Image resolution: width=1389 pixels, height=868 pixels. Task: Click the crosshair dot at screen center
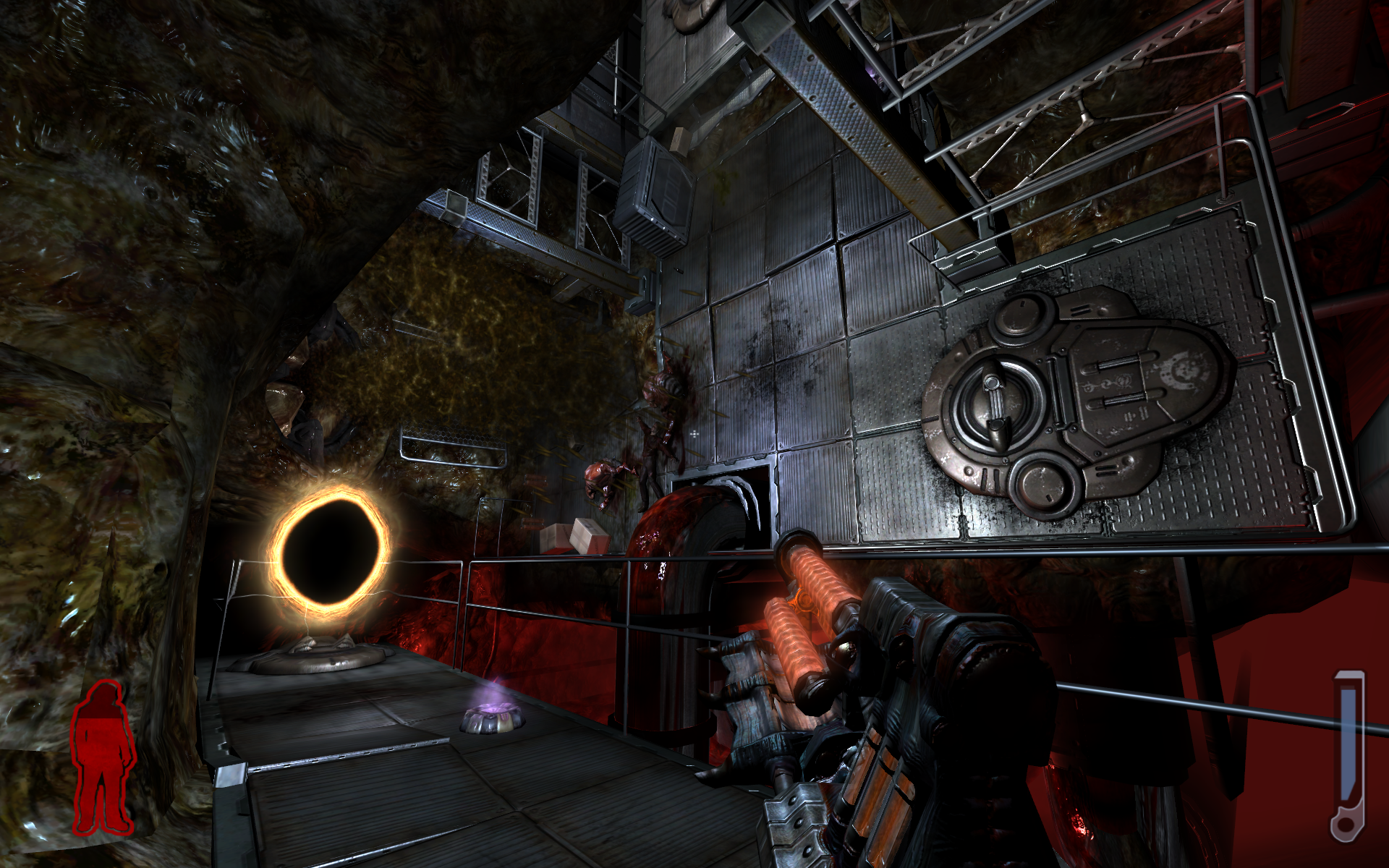pos(694,434)
